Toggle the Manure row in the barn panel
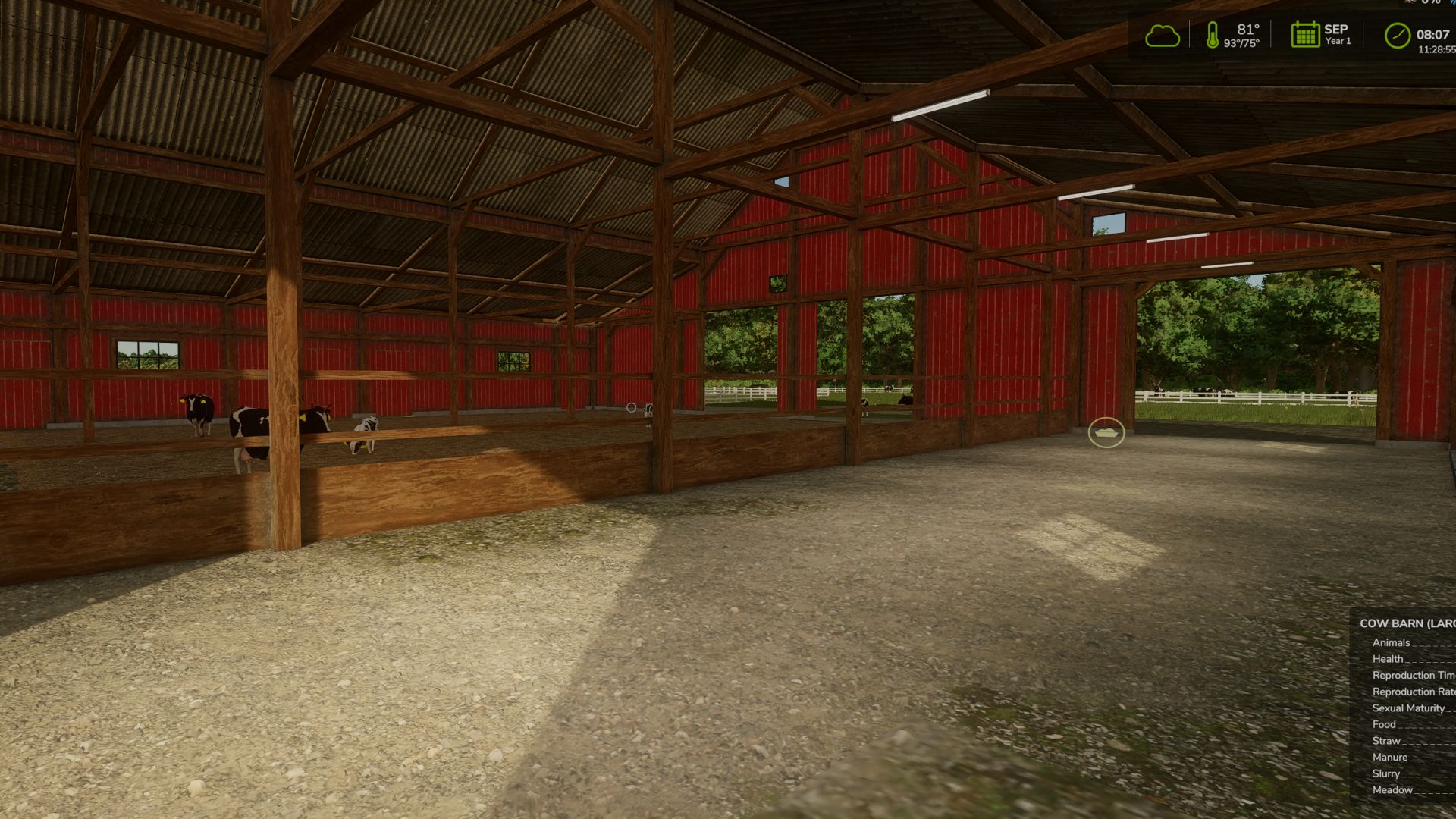The image size is (1456, 819). [x=1390, y=757]
